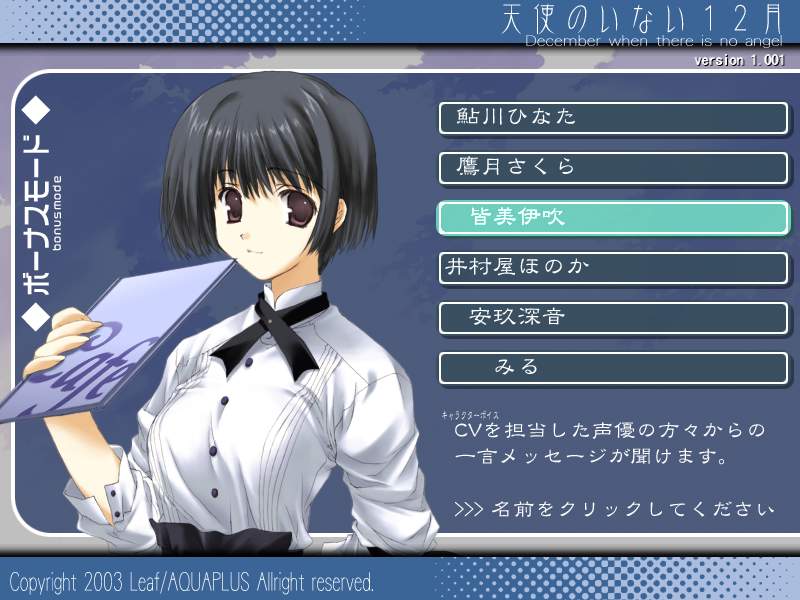Select 鮎川ひなた voice message
This screenshot has height=600, width=800.
pos(613,117)
